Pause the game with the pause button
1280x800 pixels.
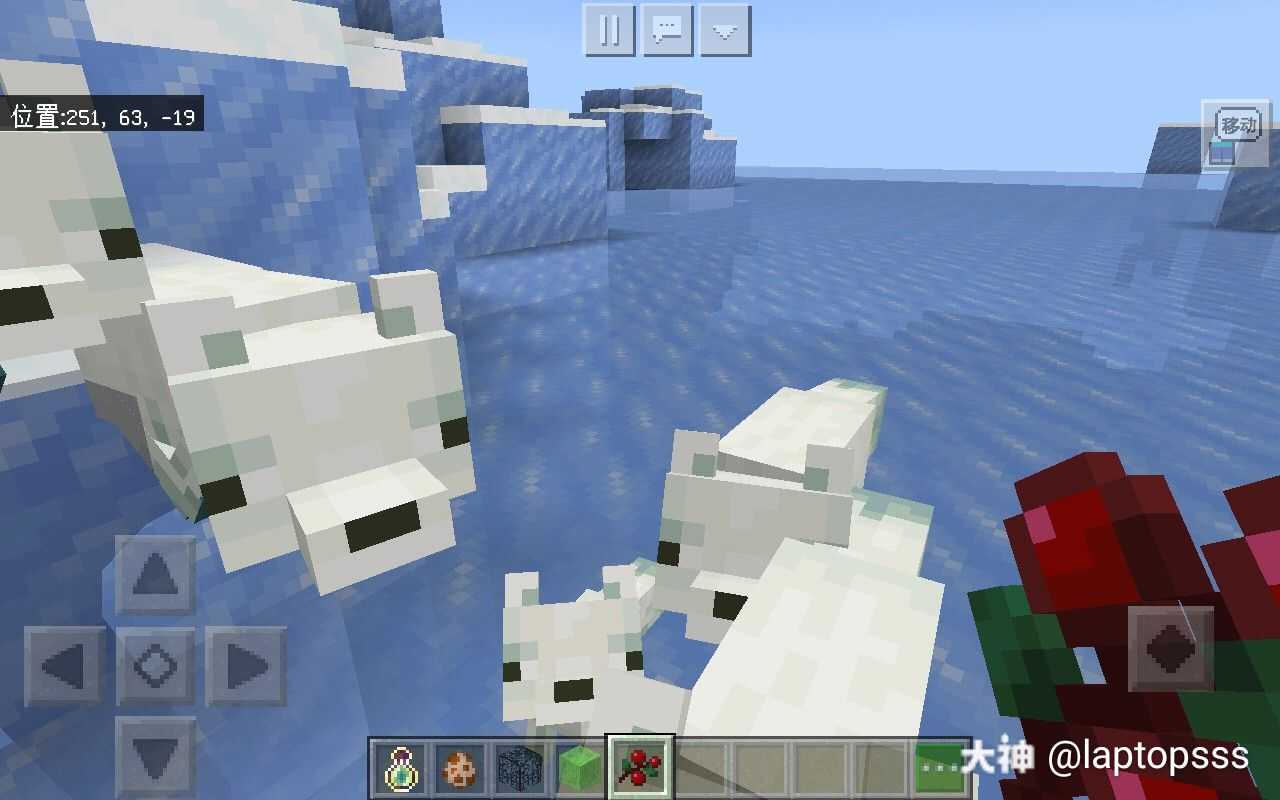(x=609, y=30)
